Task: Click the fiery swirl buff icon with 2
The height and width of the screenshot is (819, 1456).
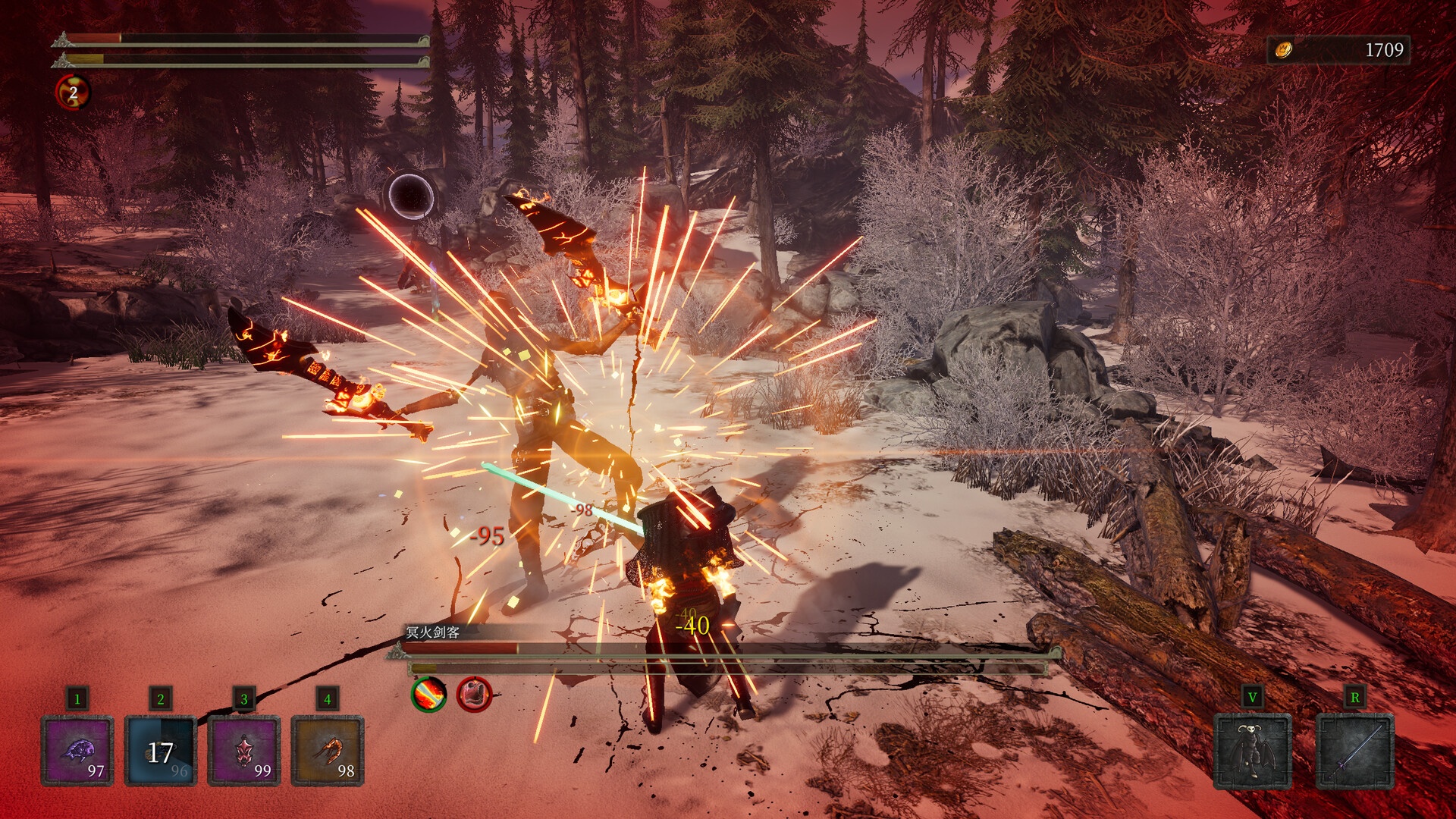Action: click(73, 93)
